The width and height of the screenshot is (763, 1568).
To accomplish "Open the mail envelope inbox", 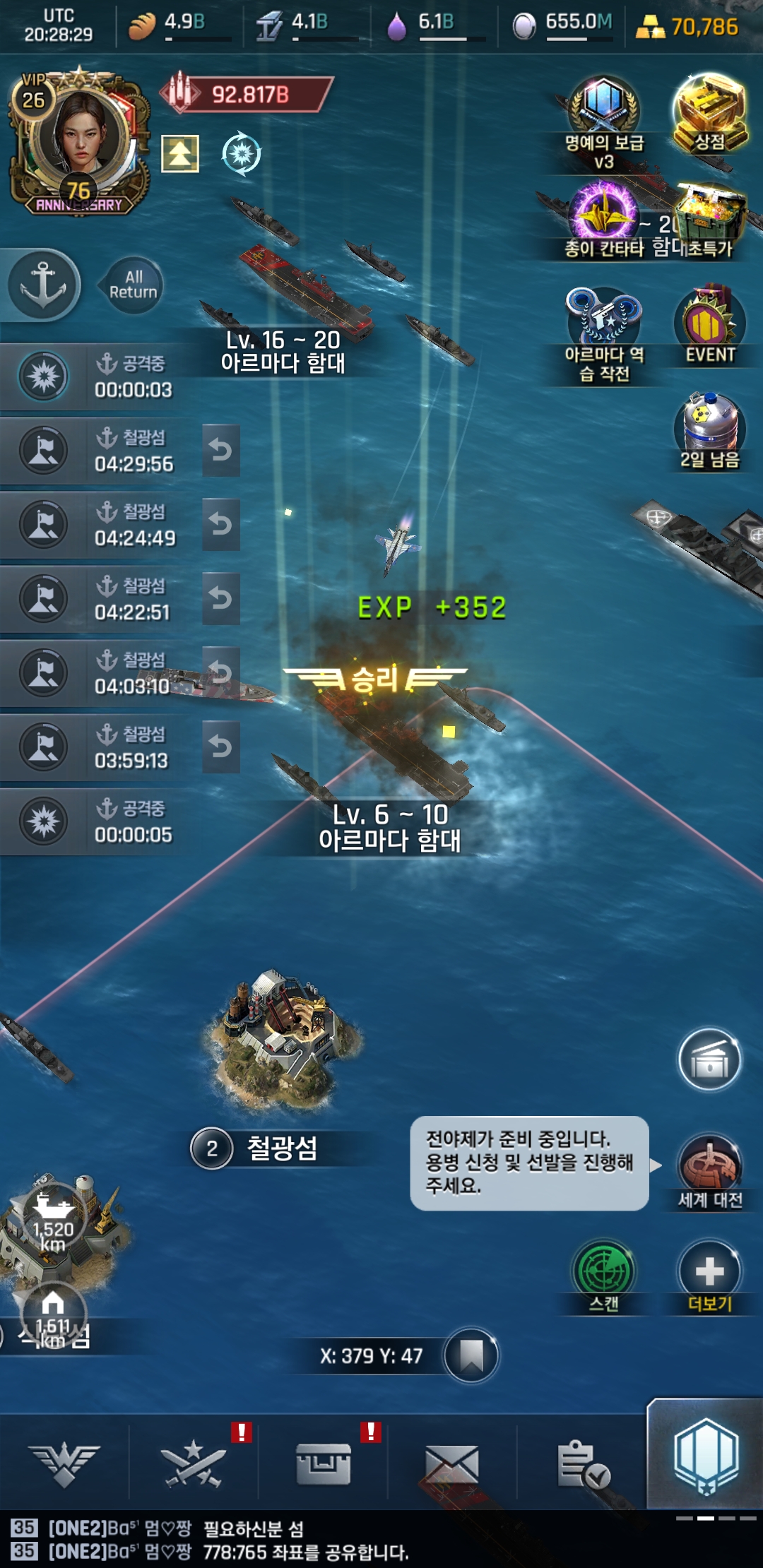I will click(451, 1463).
